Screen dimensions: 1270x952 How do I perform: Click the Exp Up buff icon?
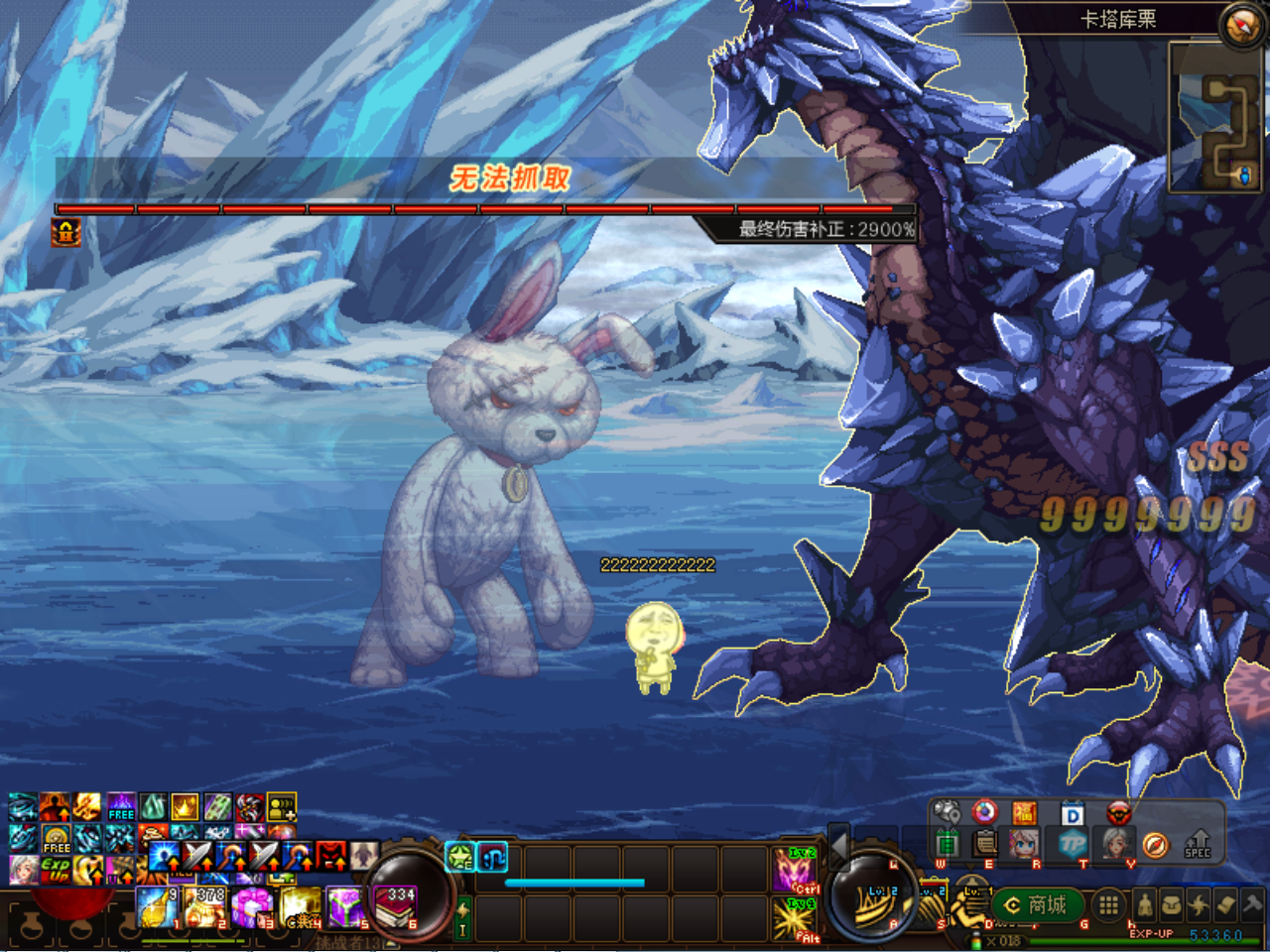(x=56, y=870)
